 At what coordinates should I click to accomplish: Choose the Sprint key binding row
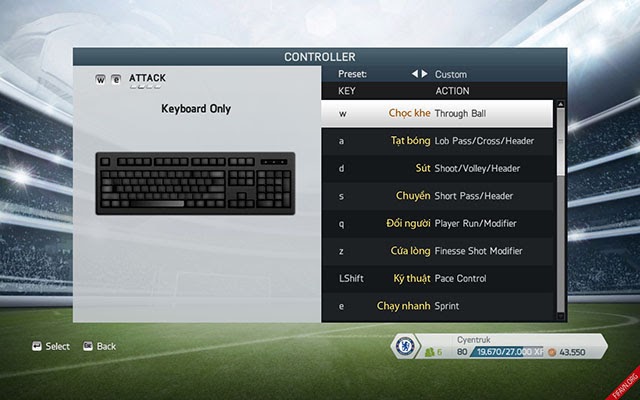click(438, 305)
